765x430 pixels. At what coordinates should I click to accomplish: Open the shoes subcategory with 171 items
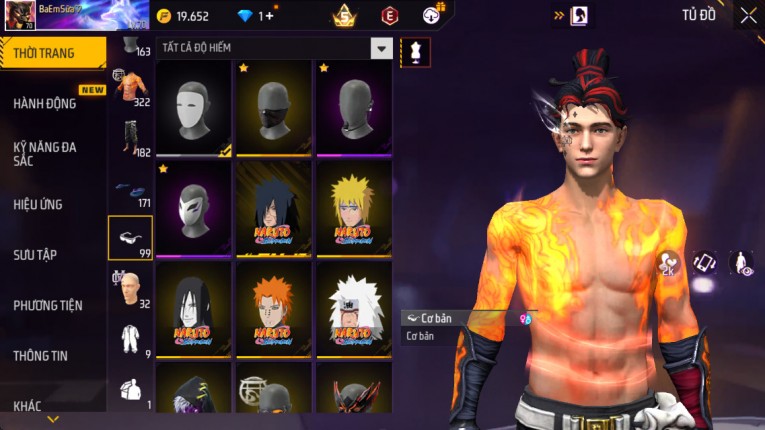(131, 188)
